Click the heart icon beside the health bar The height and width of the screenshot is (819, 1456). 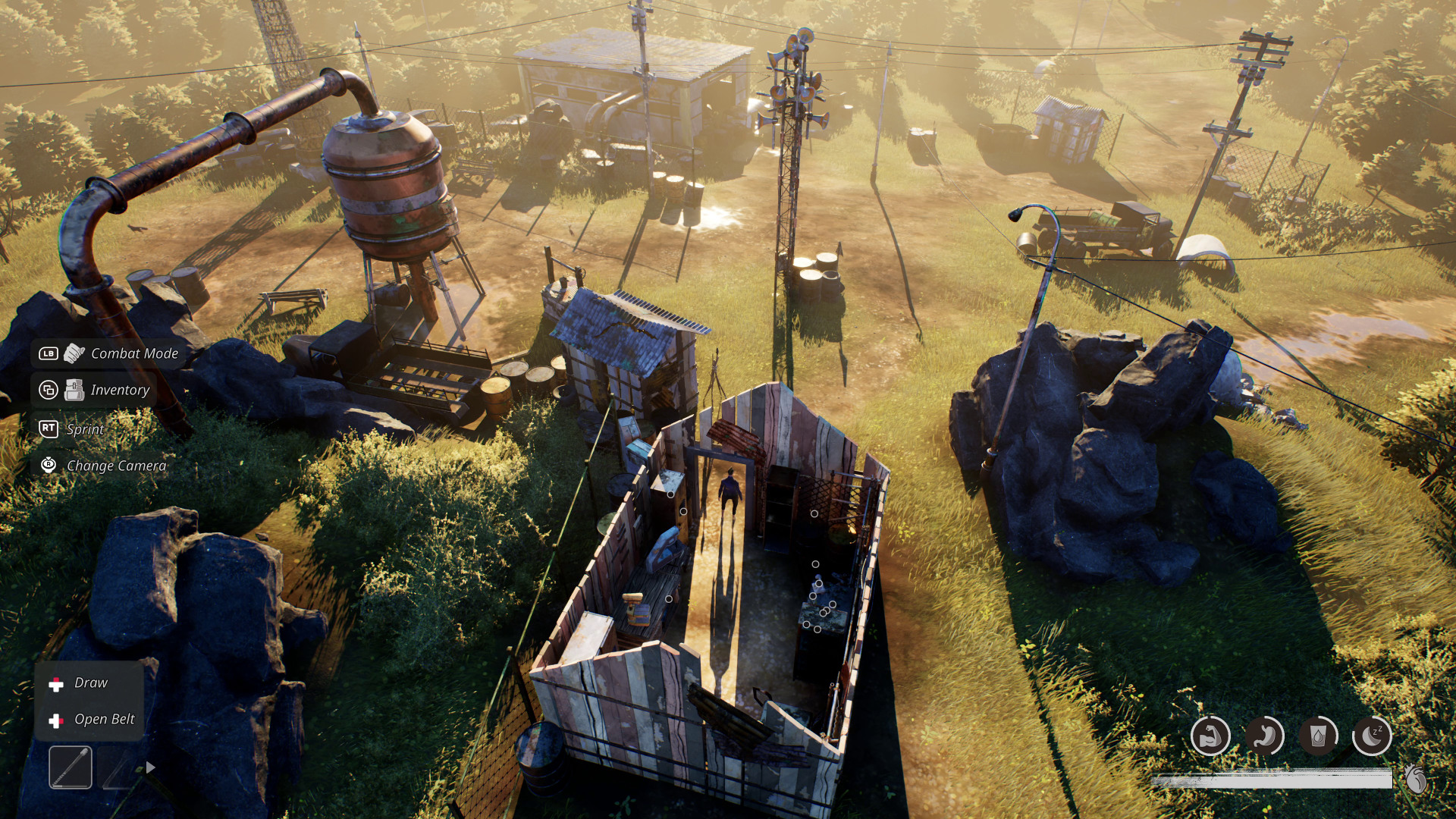pos(1415,778)
